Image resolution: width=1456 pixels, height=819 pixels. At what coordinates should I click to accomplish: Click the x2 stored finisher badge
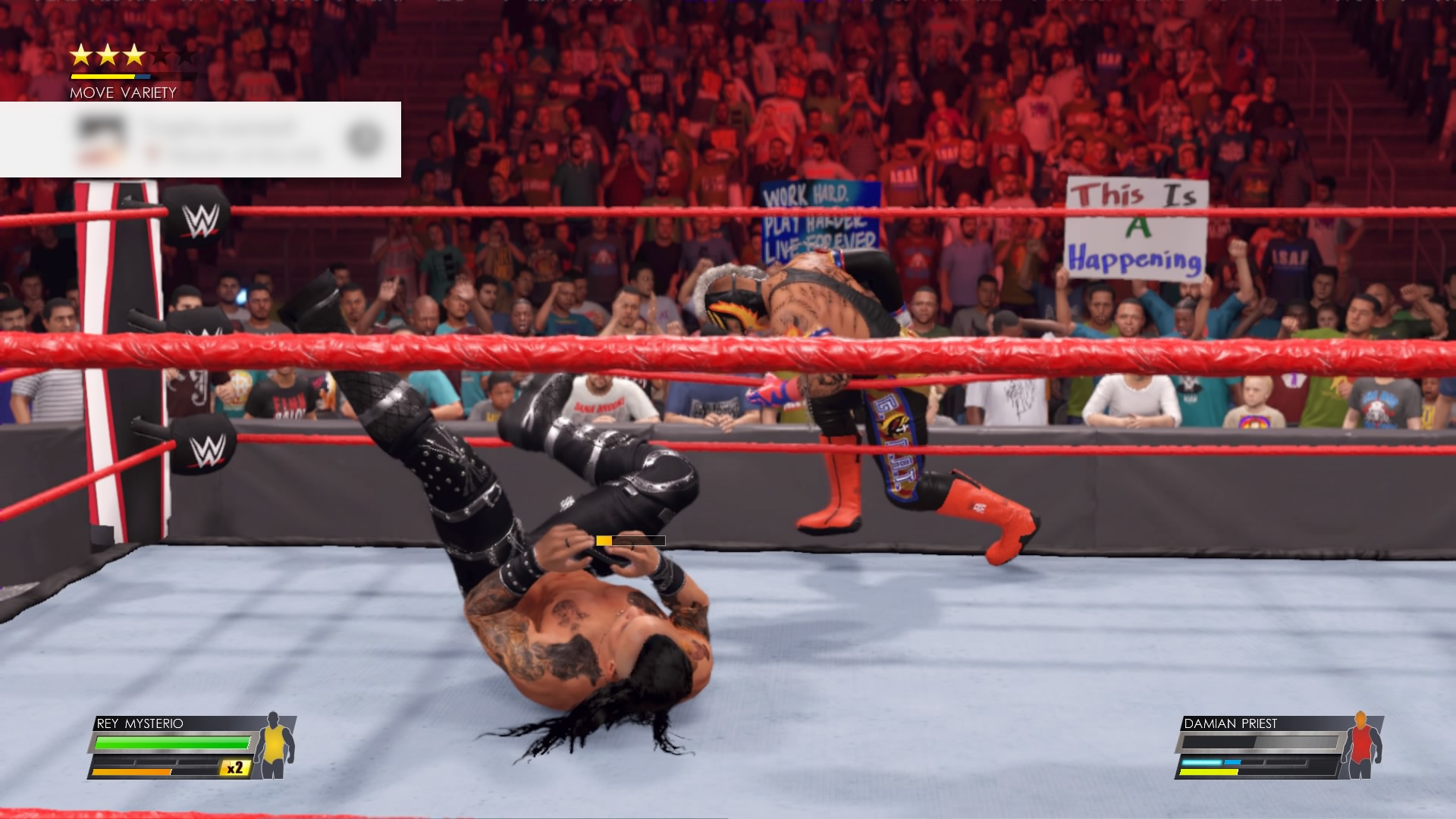[x=235, y=768]
